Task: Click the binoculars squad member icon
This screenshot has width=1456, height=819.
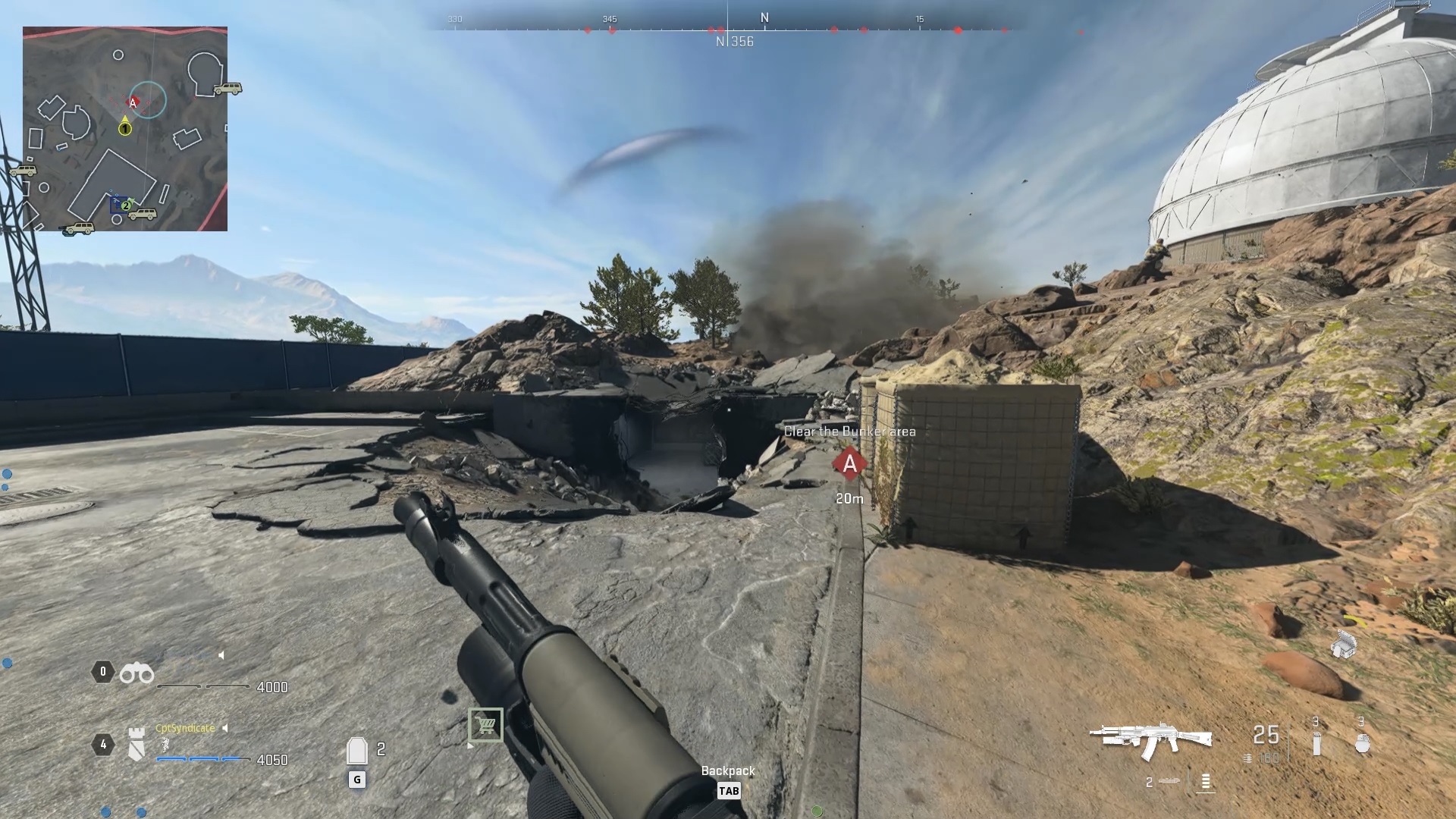Action: tap(137, 673)
